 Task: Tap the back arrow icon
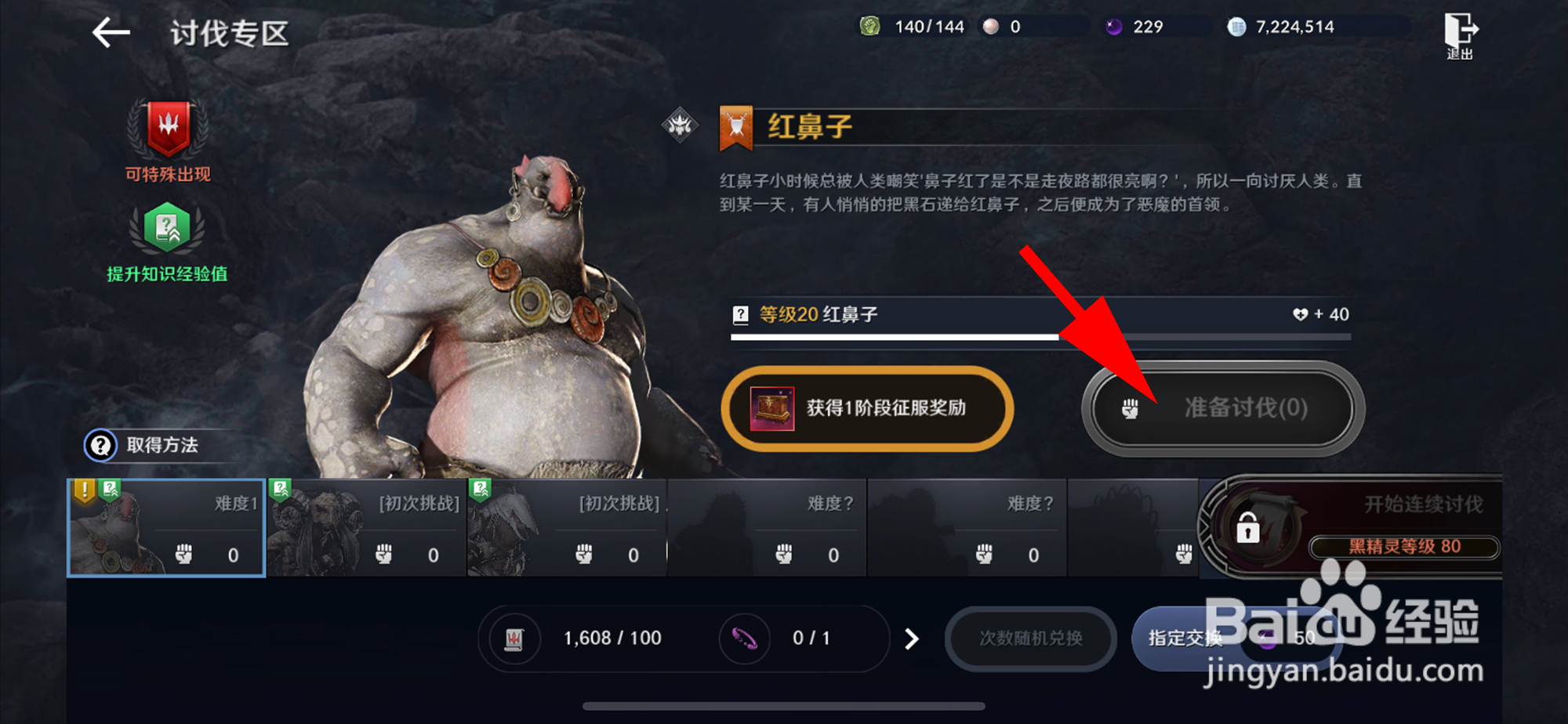pos(110,33)
